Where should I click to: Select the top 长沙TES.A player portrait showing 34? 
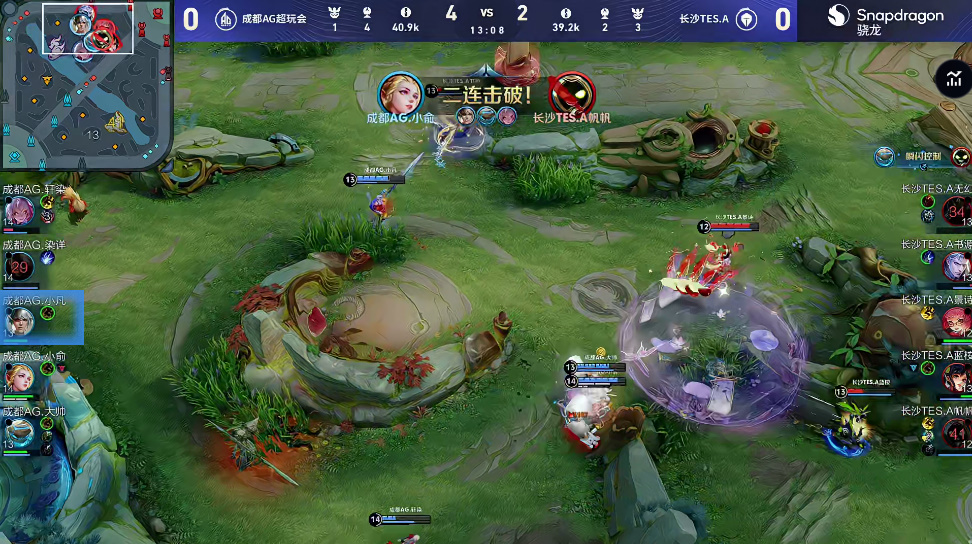pos(955,211)
